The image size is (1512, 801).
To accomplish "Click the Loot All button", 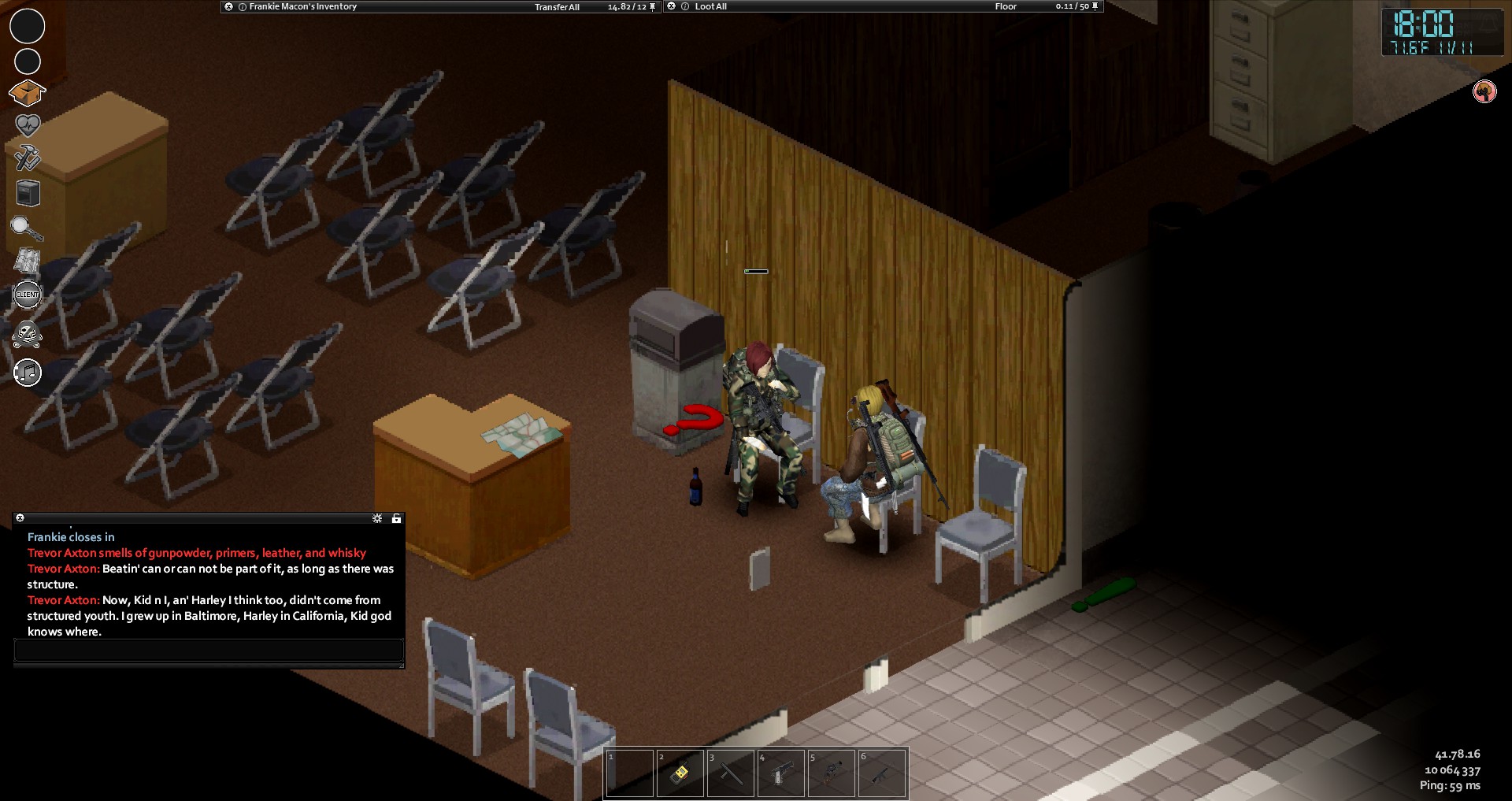I will pyautogui.click(x=710, y=6).
